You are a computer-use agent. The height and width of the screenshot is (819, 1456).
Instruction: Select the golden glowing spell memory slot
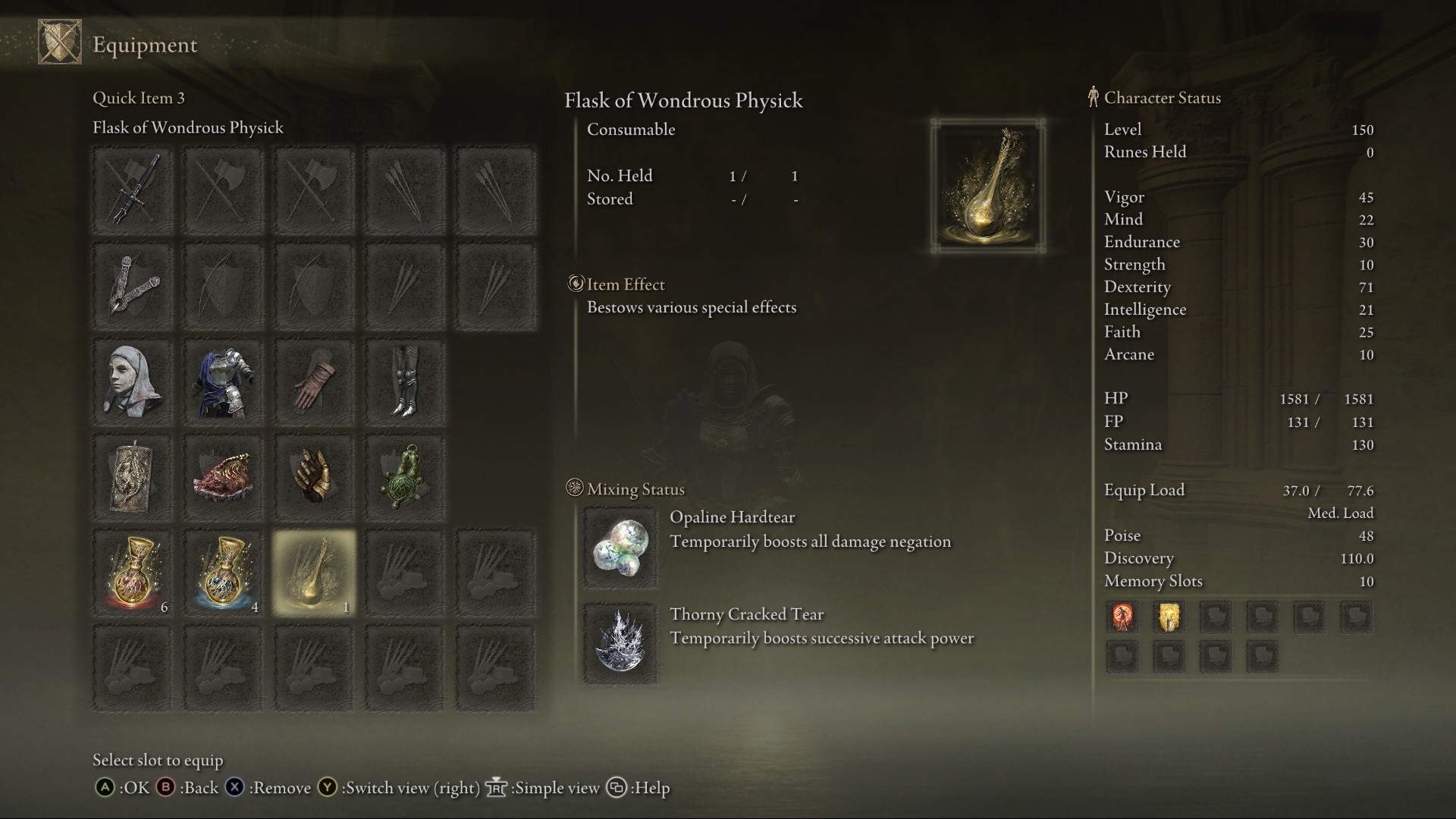click(x=1169, y=617)
